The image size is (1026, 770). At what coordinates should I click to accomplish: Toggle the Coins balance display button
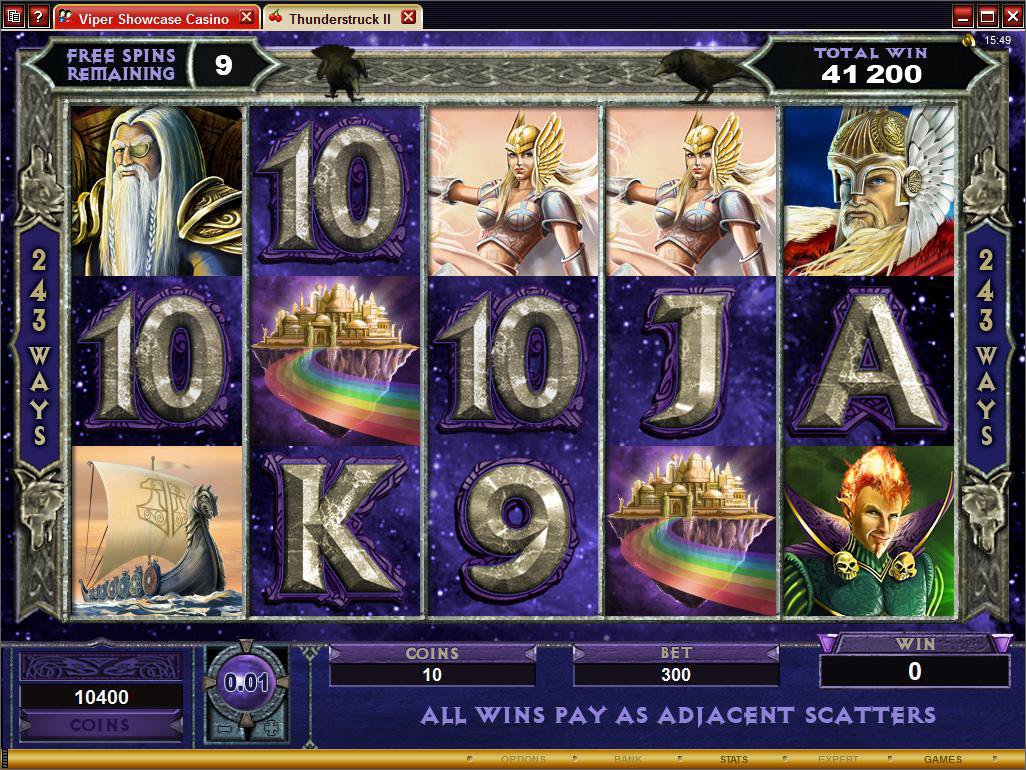pos(100,725)
